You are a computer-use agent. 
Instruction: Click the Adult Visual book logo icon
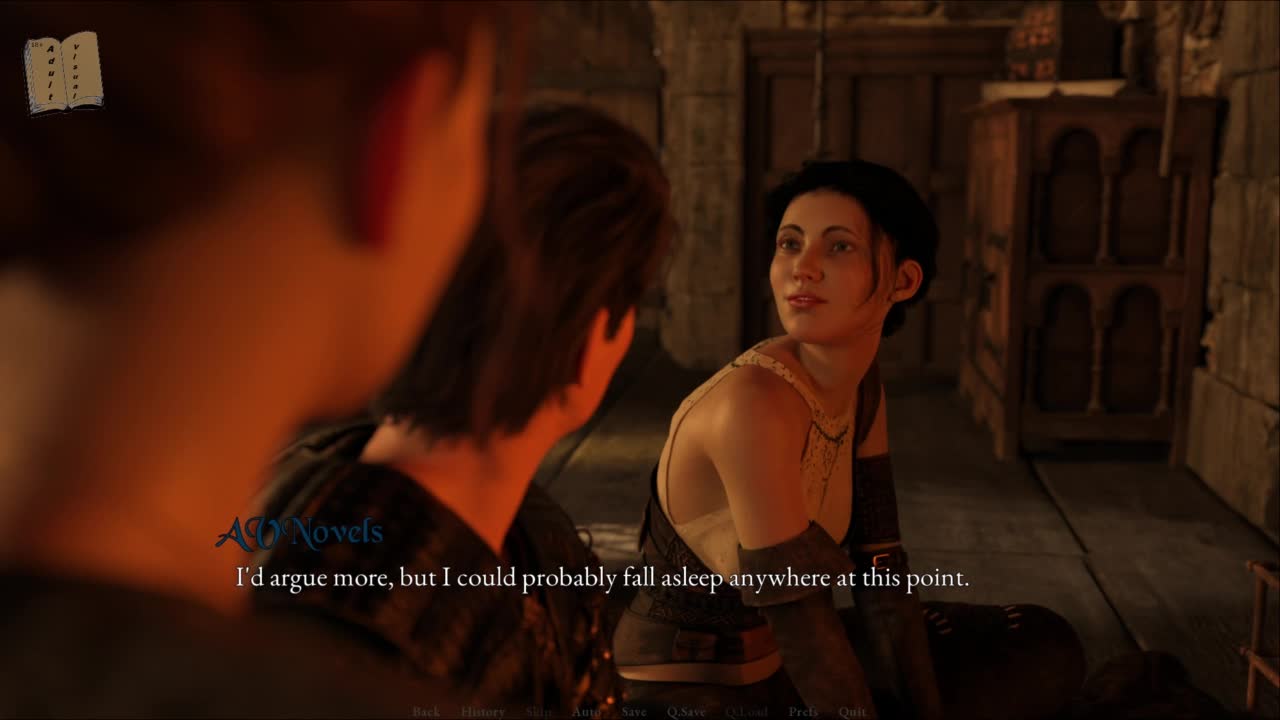(63, 72)
